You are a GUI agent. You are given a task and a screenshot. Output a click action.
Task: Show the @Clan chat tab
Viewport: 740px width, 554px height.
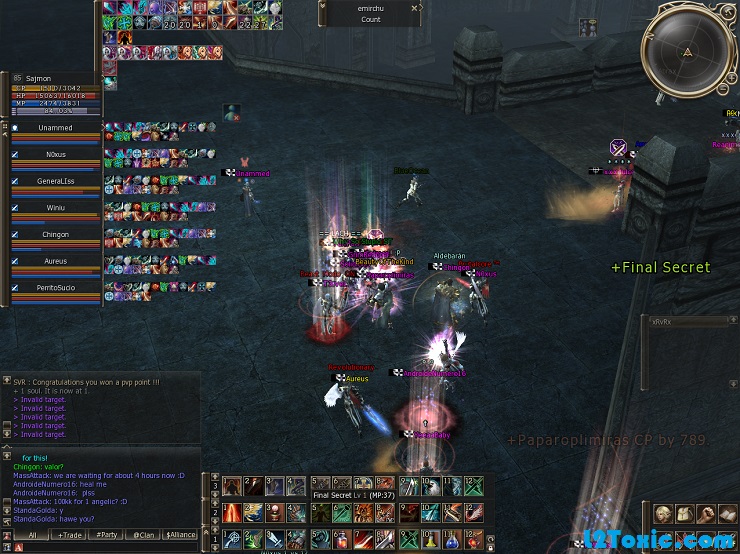coord(142,535)
